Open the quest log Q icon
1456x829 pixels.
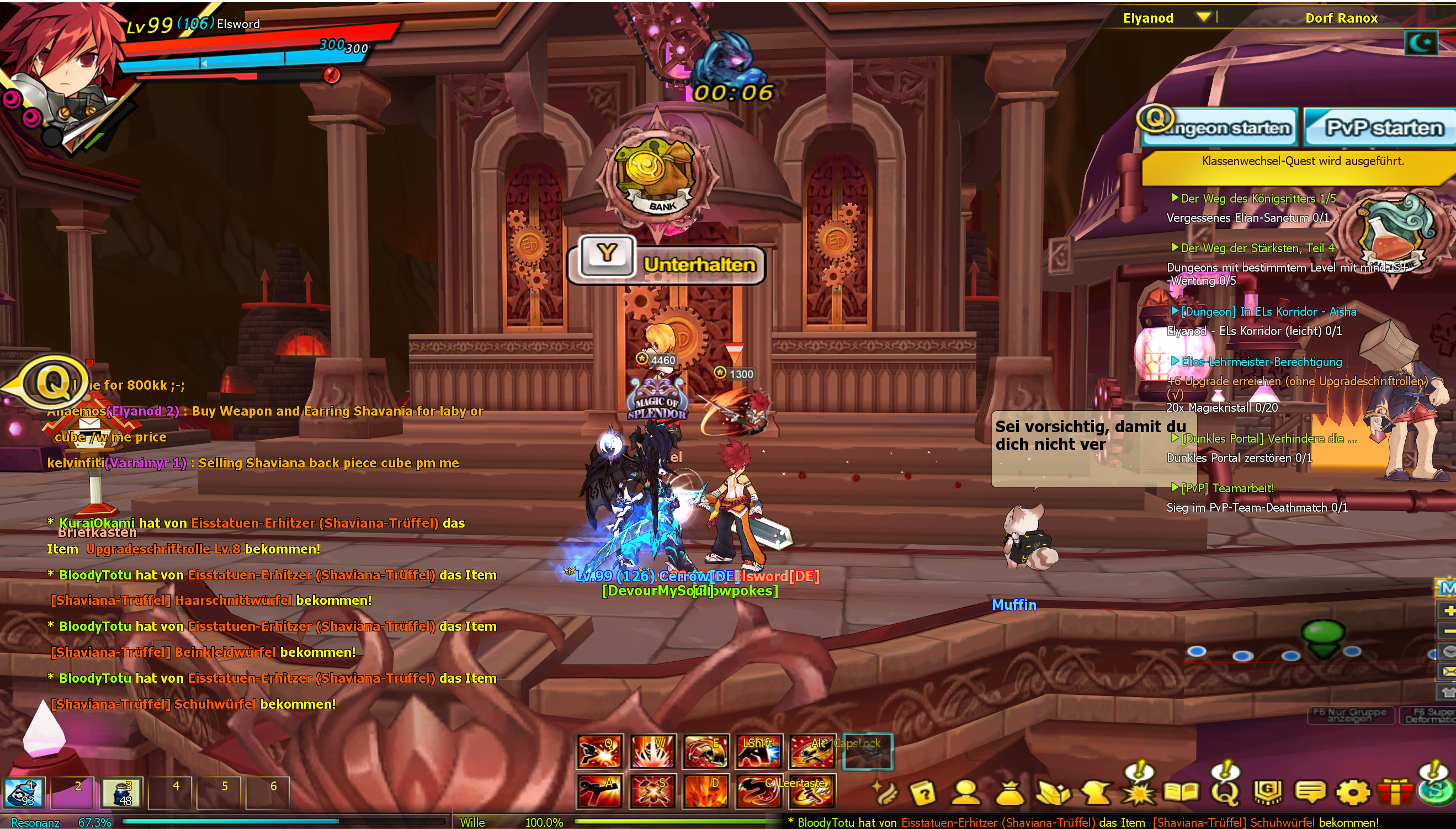[x=1225, y=791]
